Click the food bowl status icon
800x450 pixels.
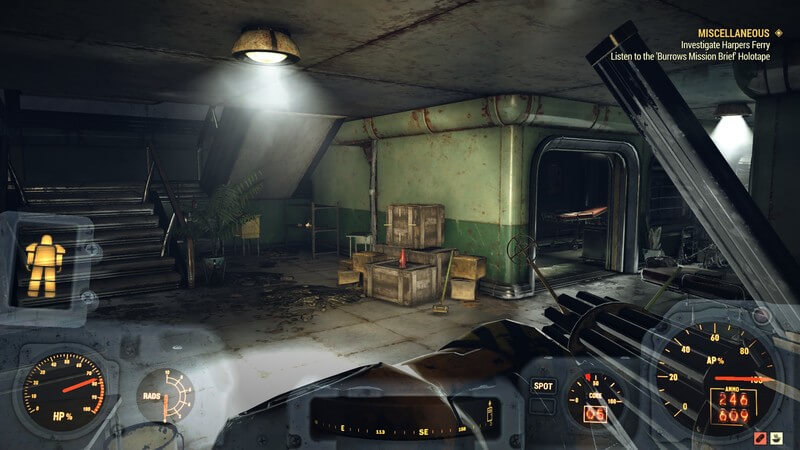[x=778, y=437]
